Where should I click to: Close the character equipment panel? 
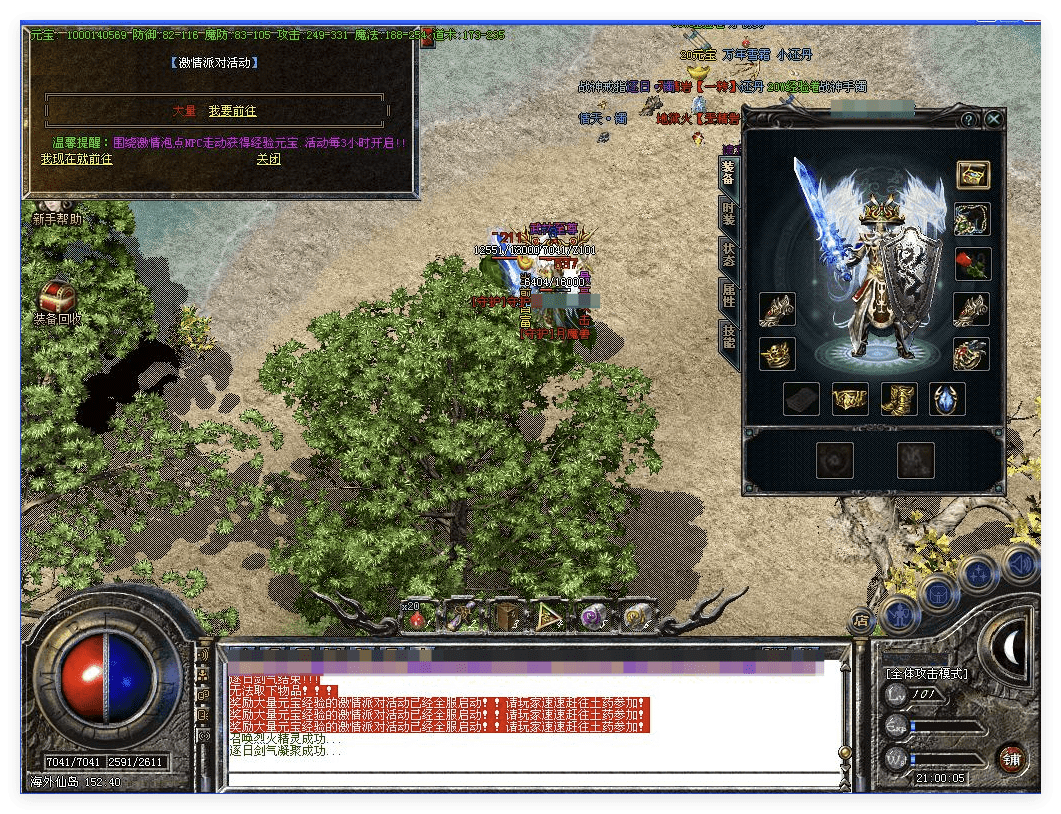click(x=993, y=119)
